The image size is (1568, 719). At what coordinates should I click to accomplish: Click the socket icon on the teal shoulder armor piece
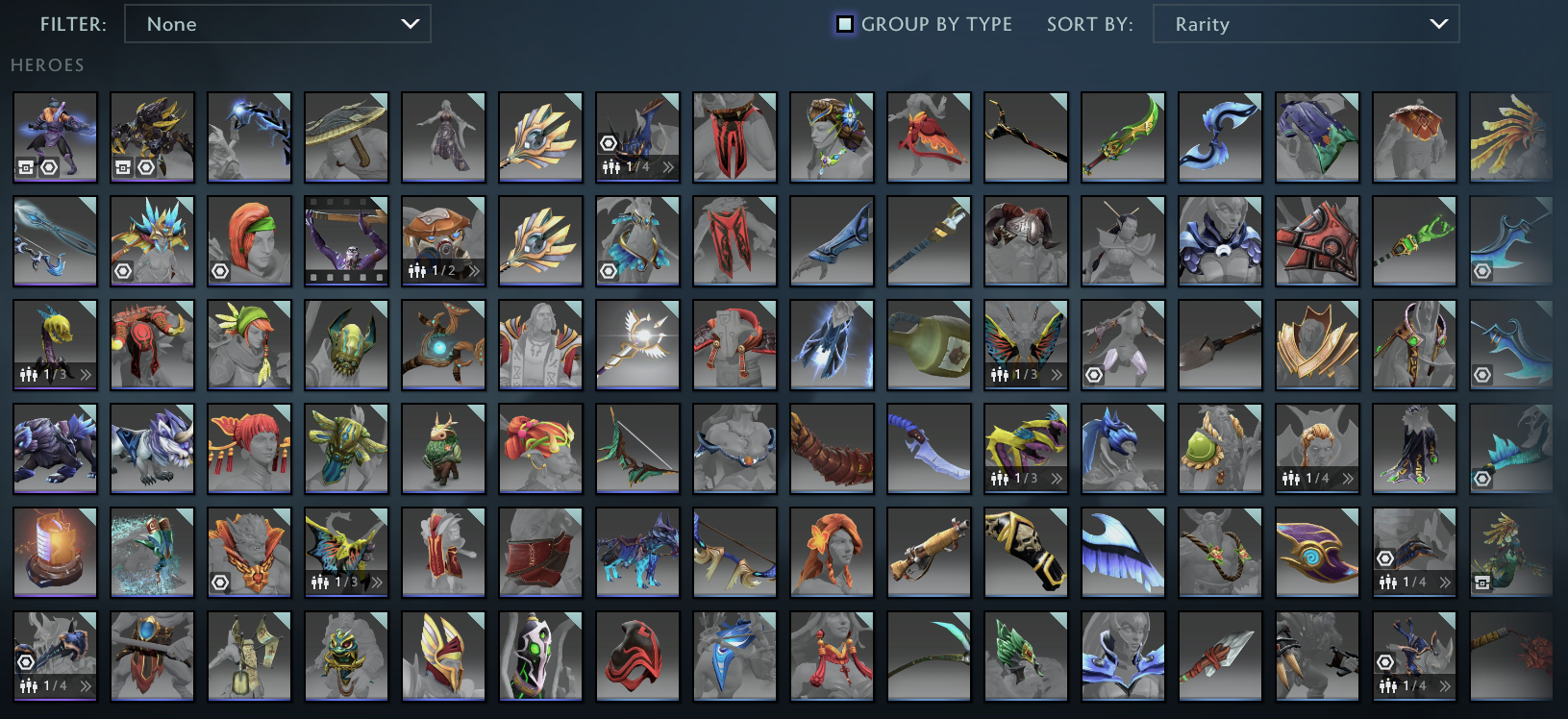click(608, 270)
